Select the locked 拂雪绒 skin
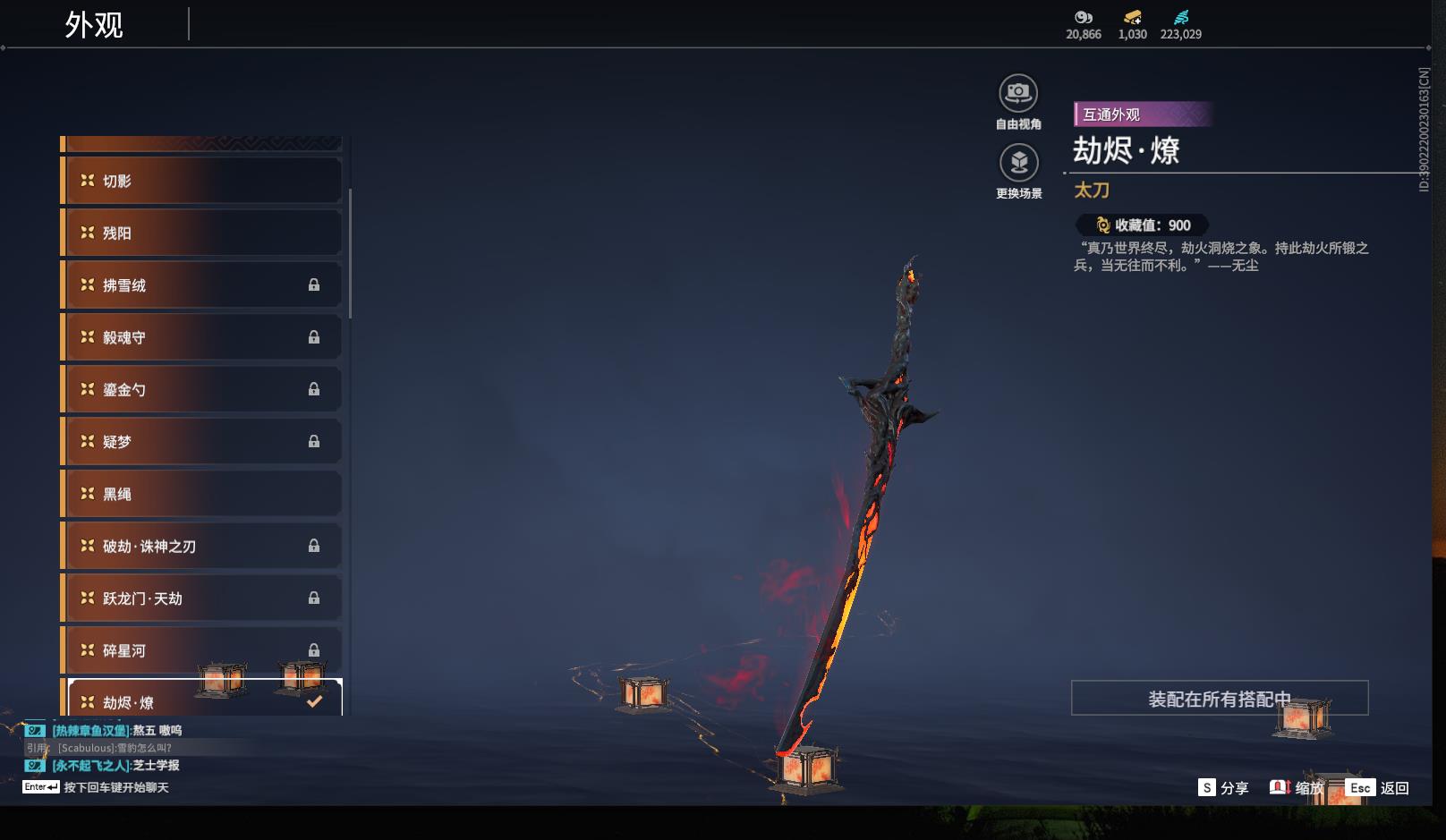 (x=201, y=285)
